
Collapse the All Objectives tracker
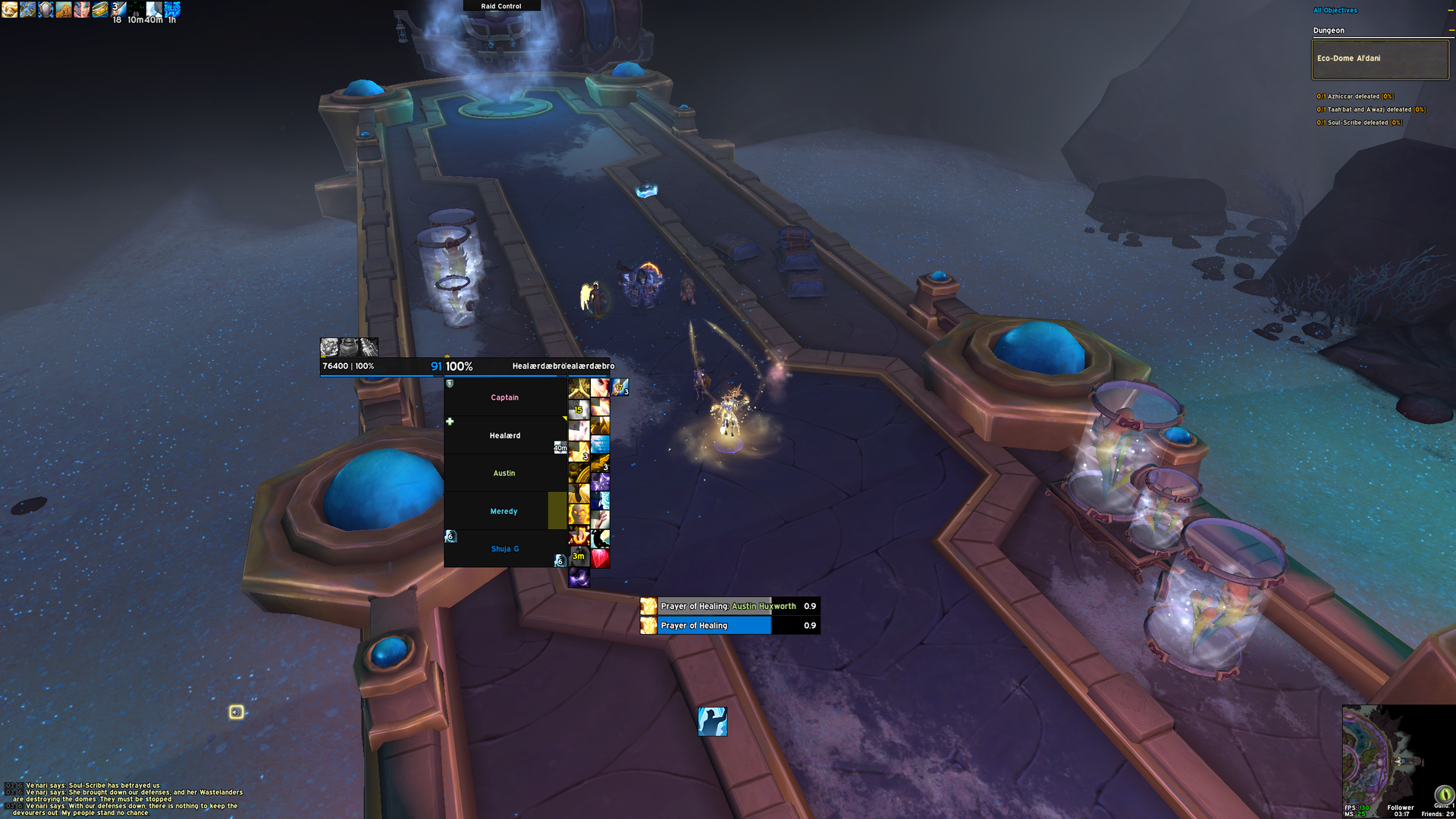point(1451,11)
